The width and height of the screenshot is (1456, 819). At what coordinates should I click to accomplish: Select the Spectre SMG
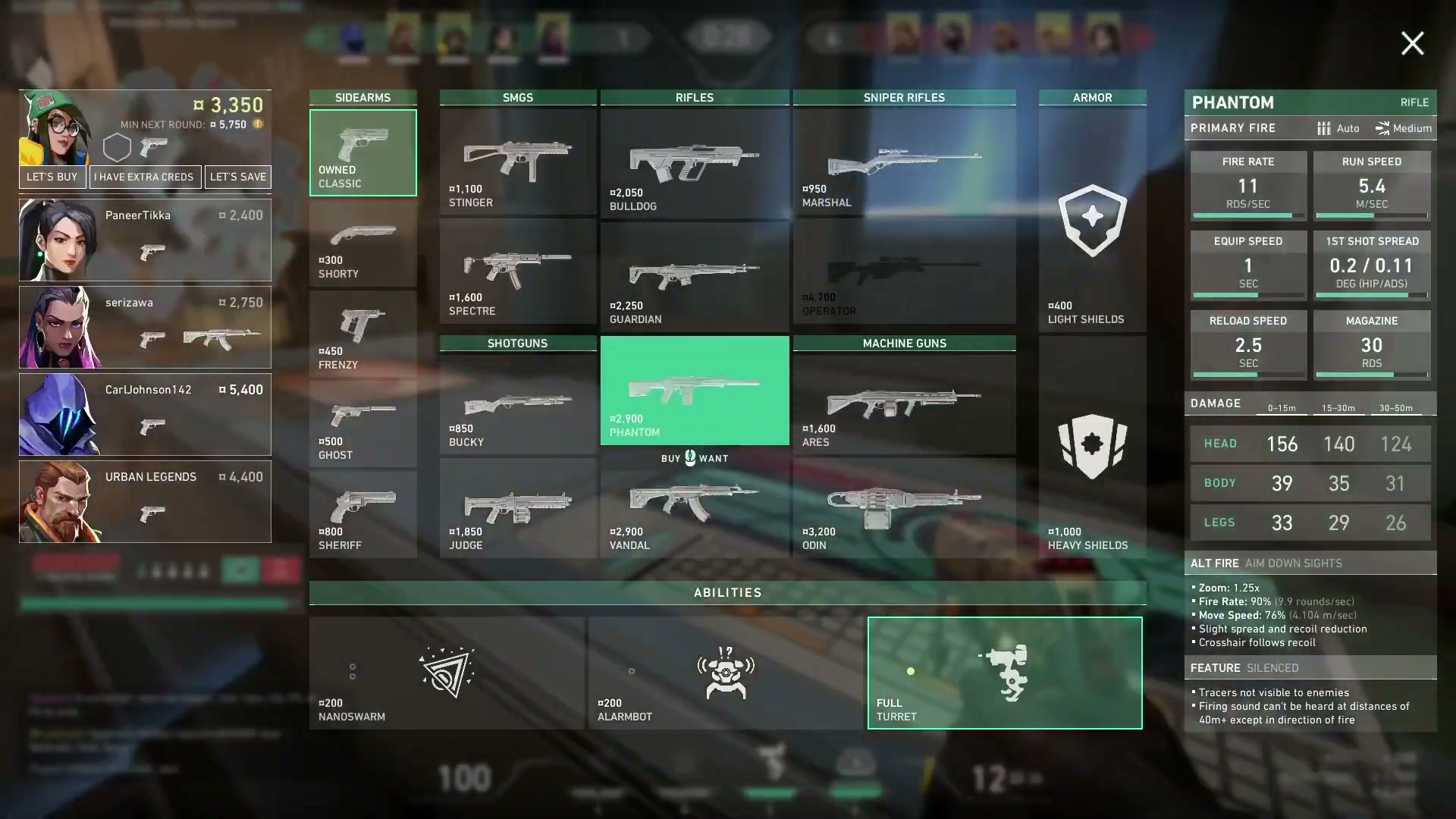tap(517, 271)
